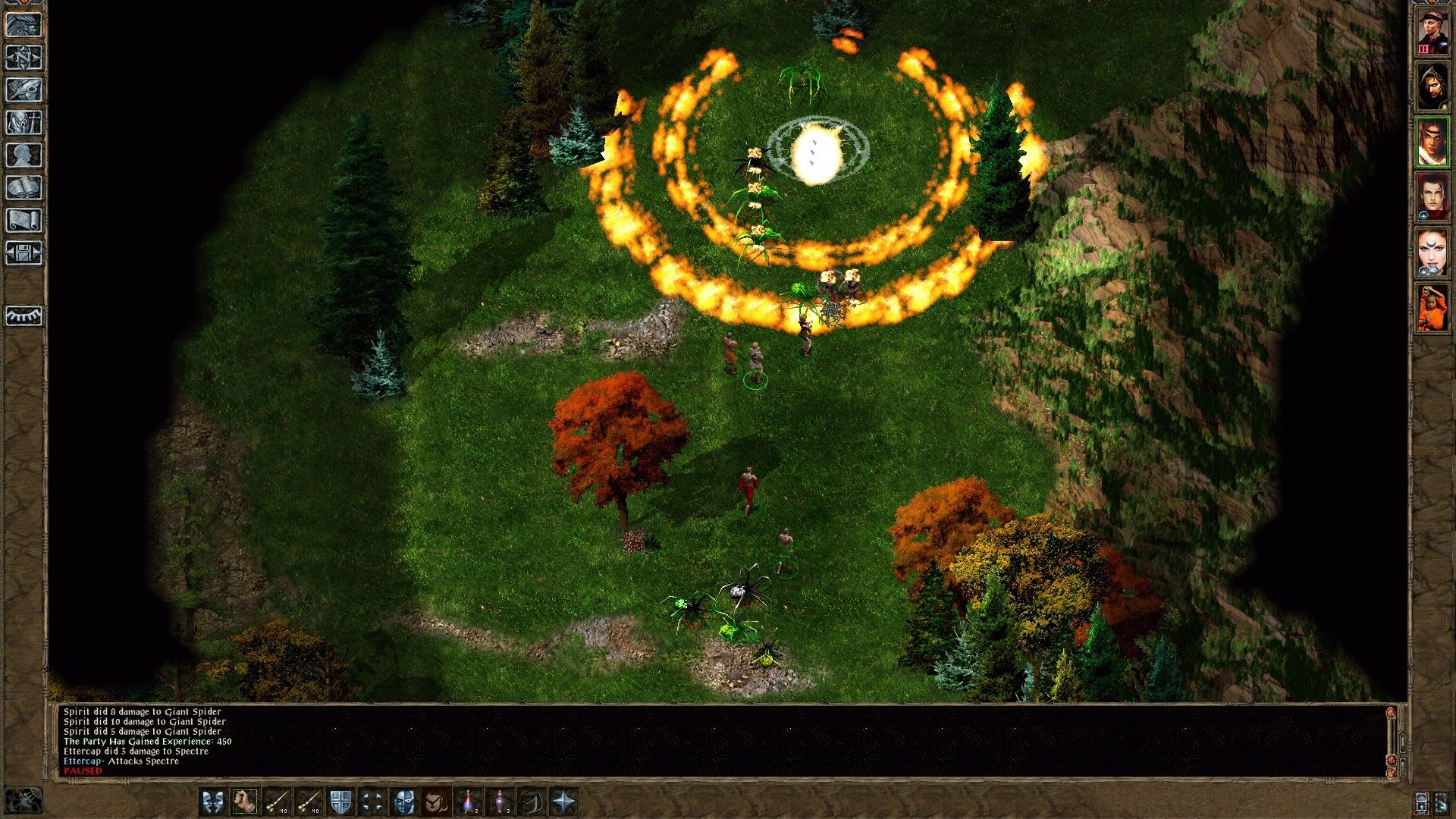Select the first throwing dart weapon slot
The image size is (1456, 819).
point(278,800)
